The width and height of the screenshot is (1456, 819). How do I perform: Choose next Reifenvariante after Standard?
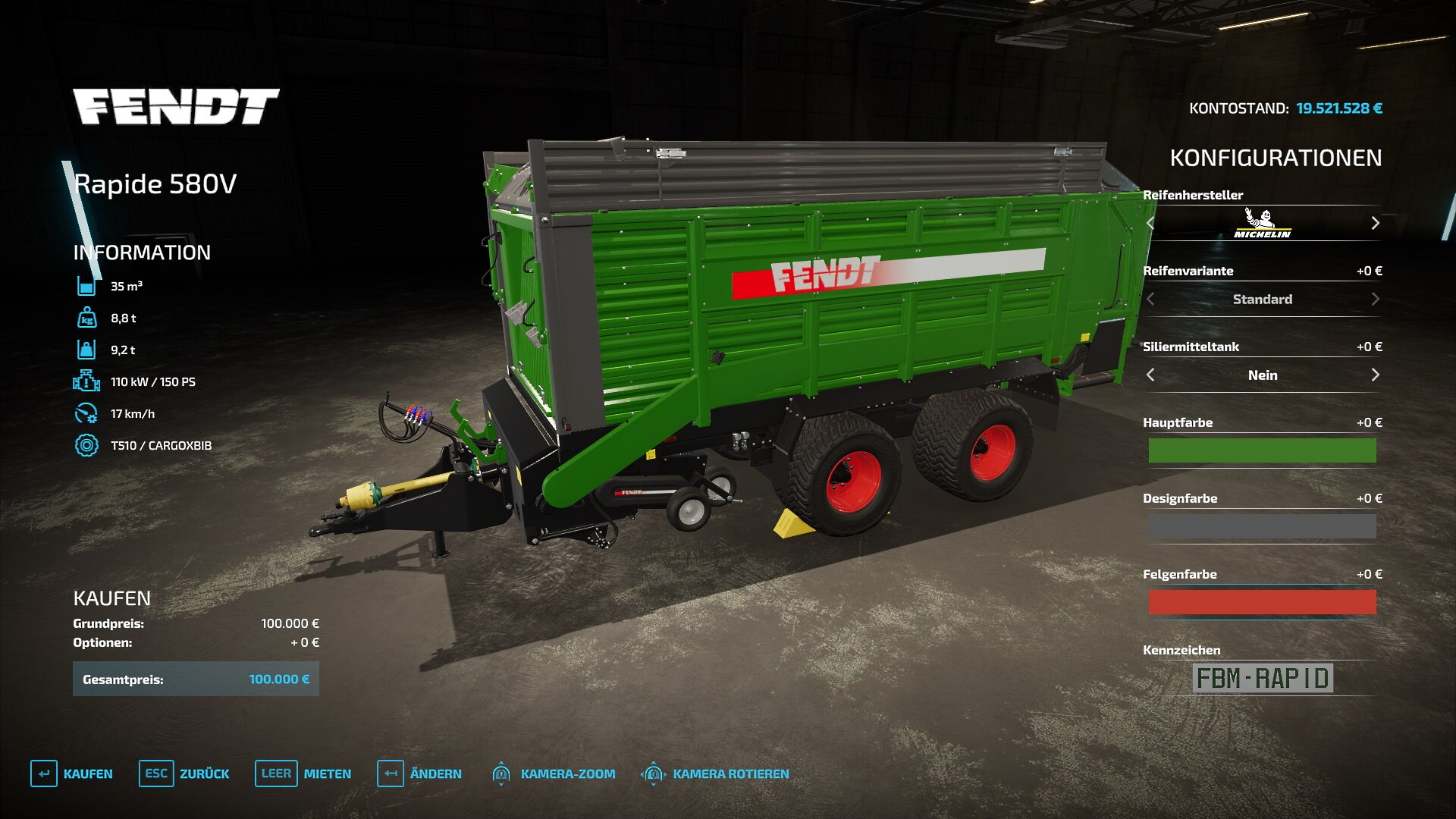(x=1375, y=299)
